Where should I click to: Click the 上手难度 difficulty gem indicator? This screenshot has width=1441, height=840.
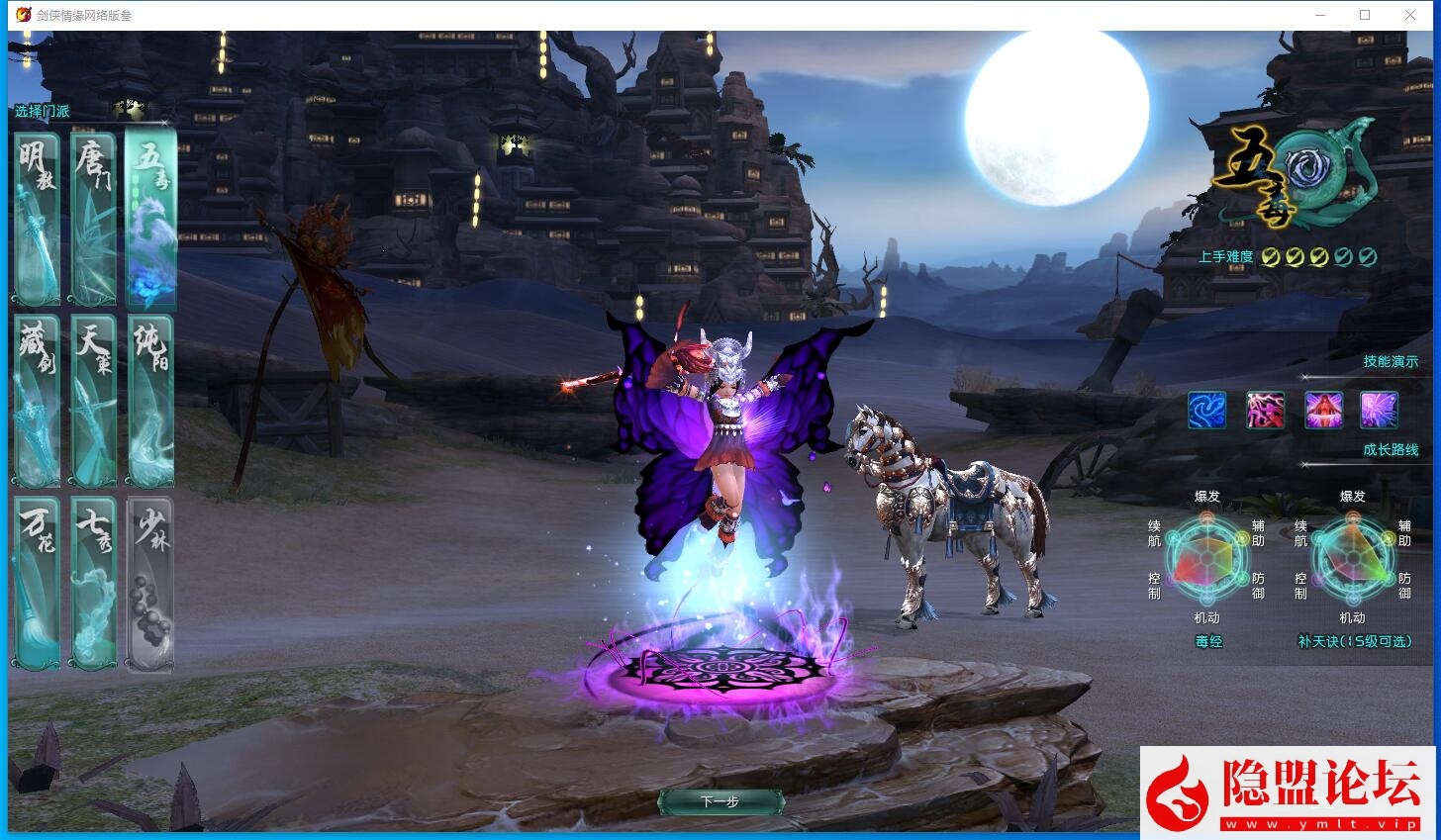coord(1316,255)
